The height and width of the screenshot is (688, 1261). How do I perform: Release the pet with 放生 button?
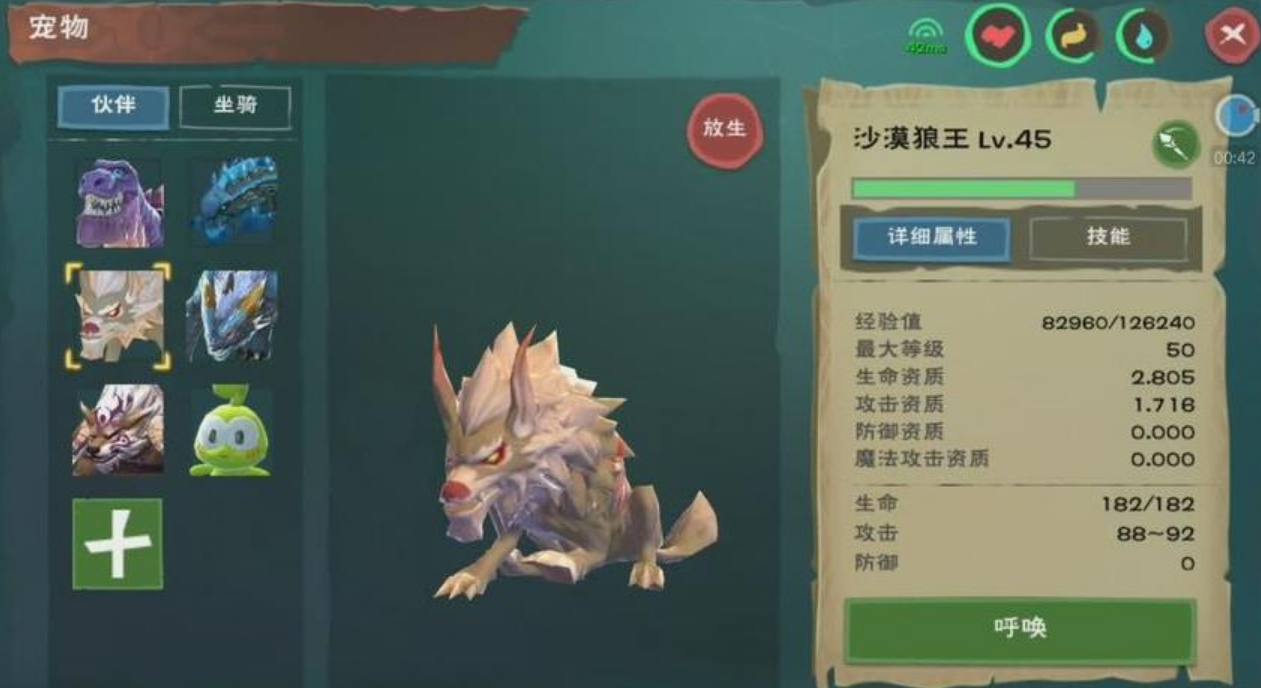pos(725,129)
